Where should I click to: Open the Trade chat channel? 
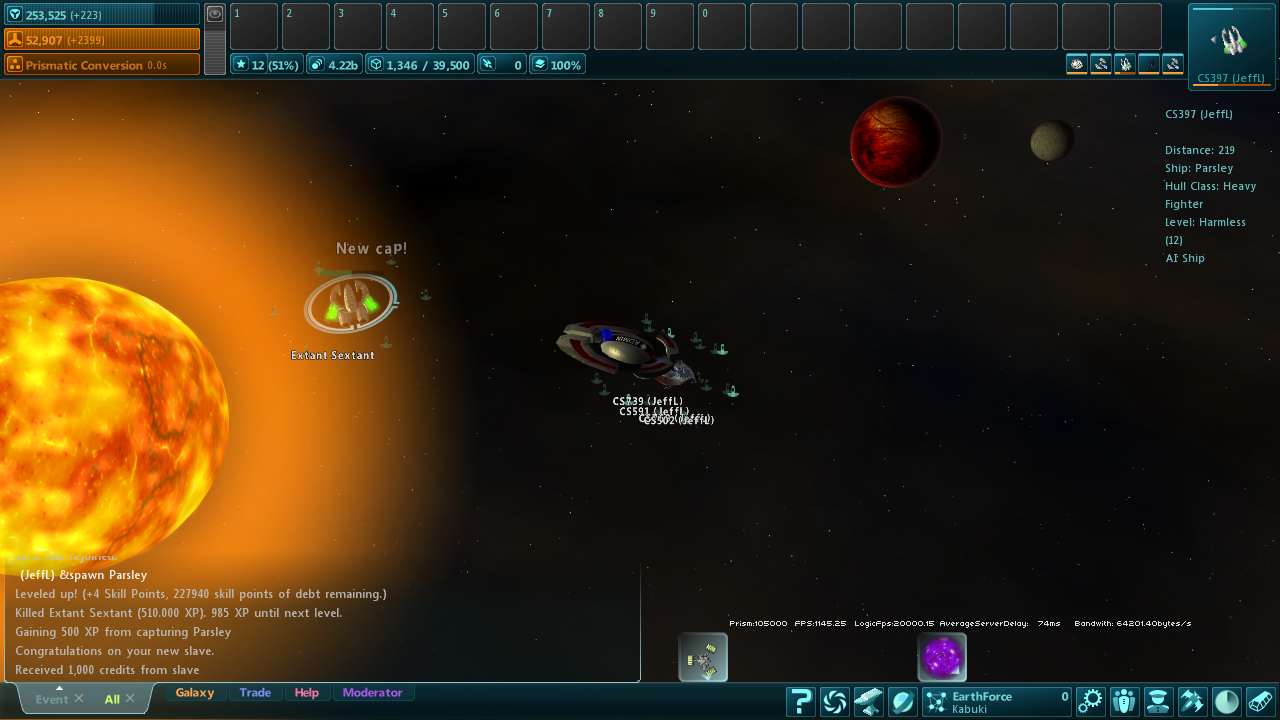[x=255, y=693]
